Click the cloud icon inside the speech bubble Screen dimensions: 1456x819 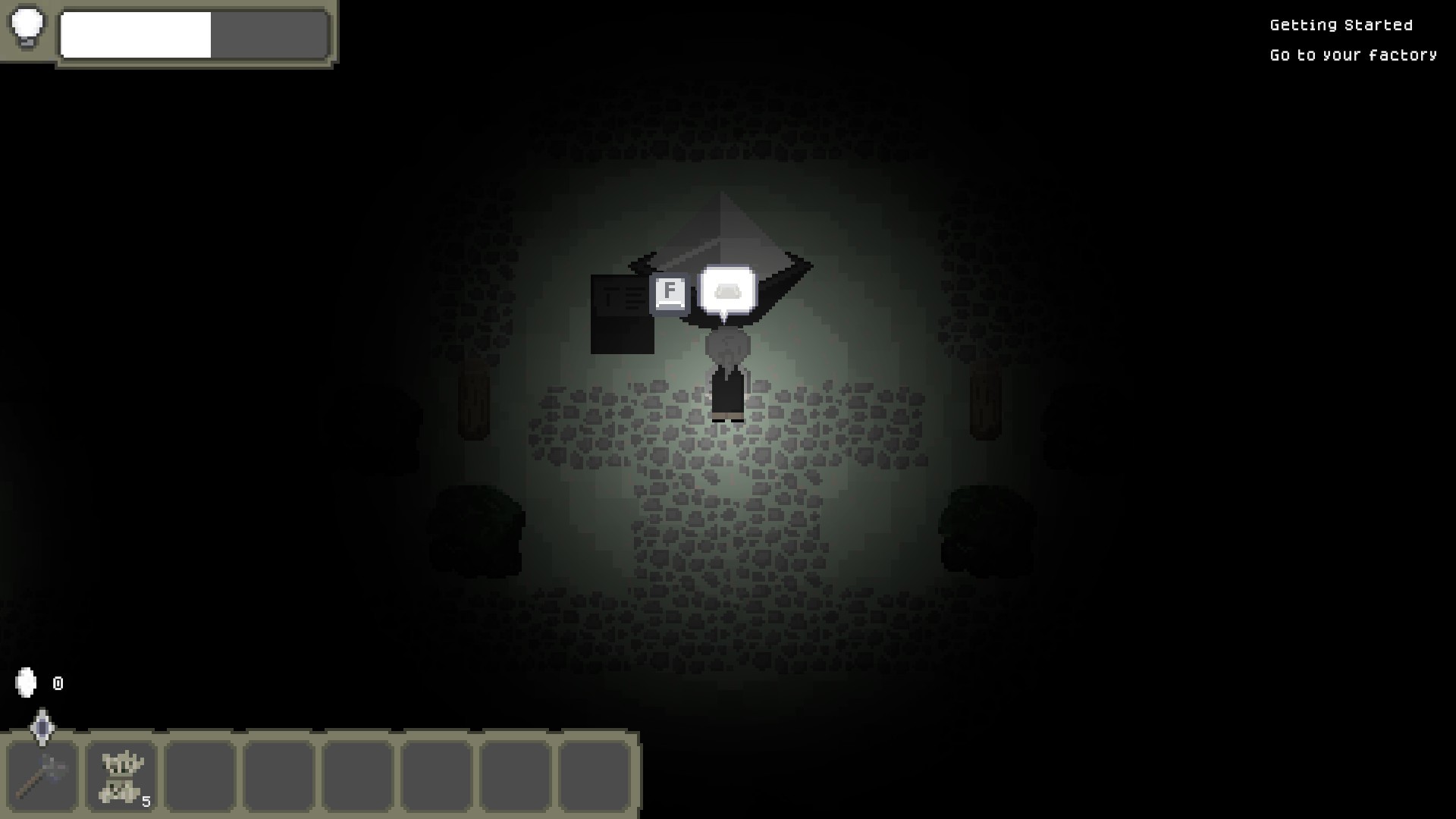[x=727, y=289]
